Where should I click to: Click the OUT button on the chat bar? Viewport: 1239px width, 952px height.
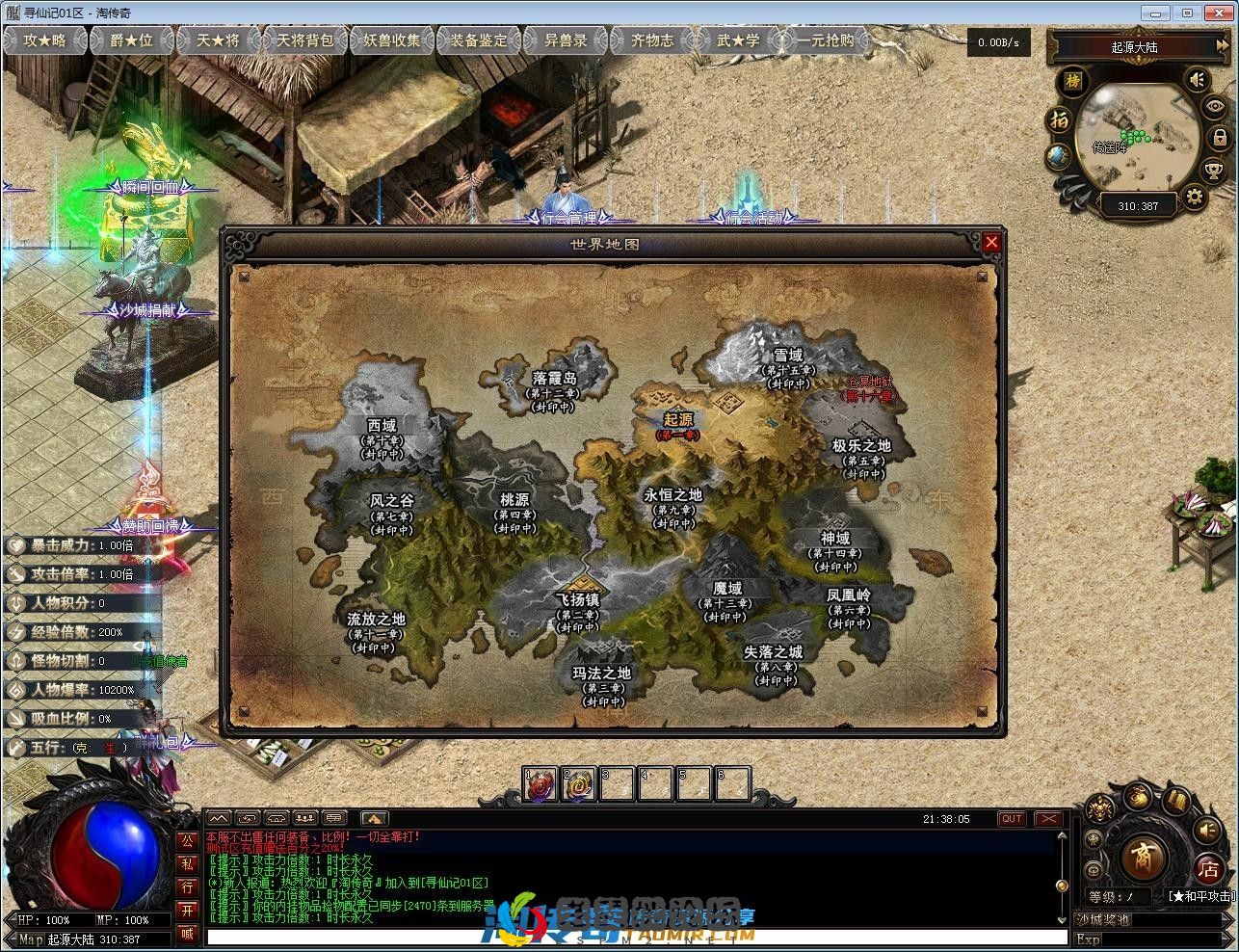click(x=1012, y=819)
